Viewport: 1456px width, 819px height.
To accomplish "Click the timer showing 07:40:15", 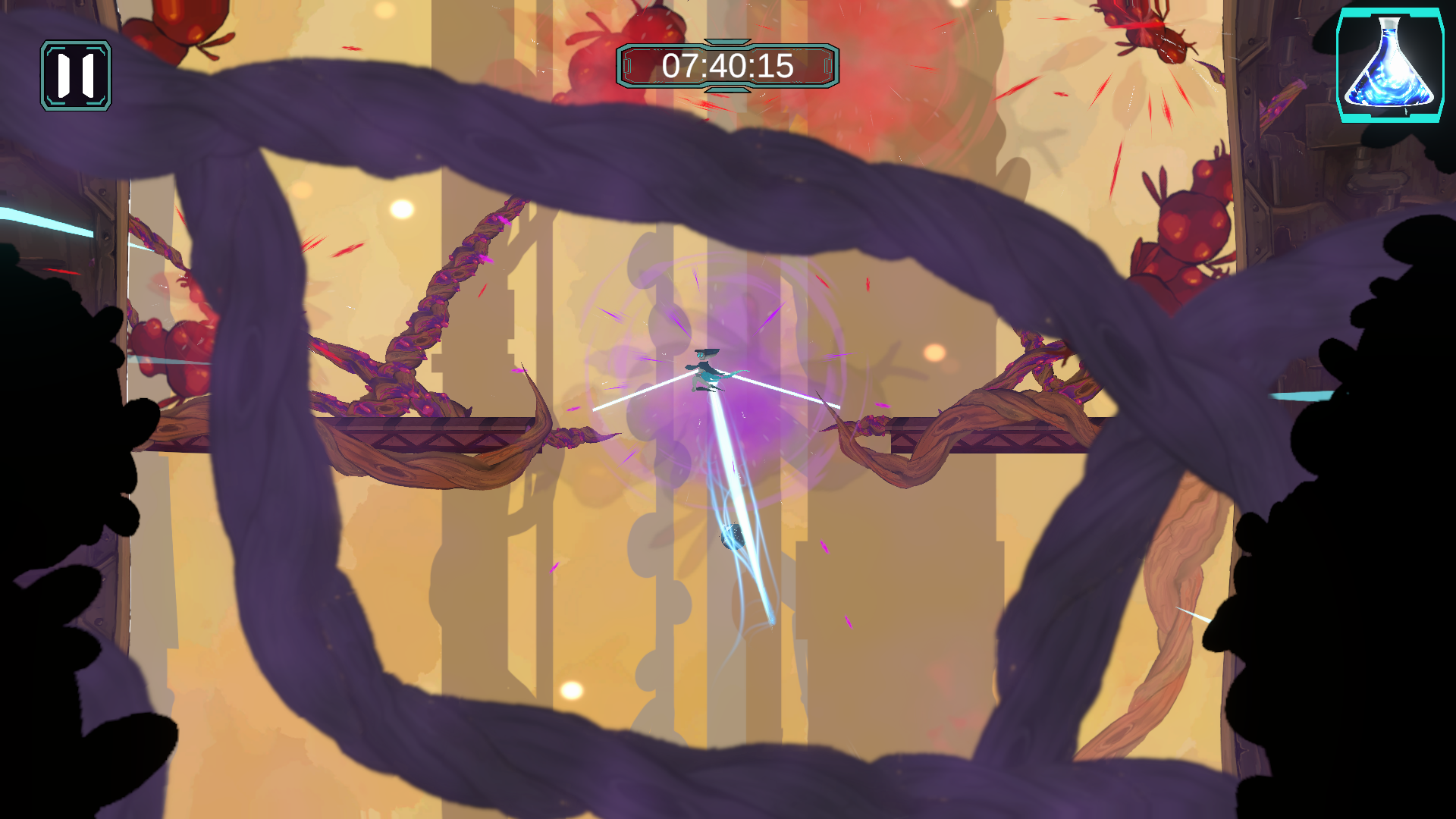I will 728,68.
